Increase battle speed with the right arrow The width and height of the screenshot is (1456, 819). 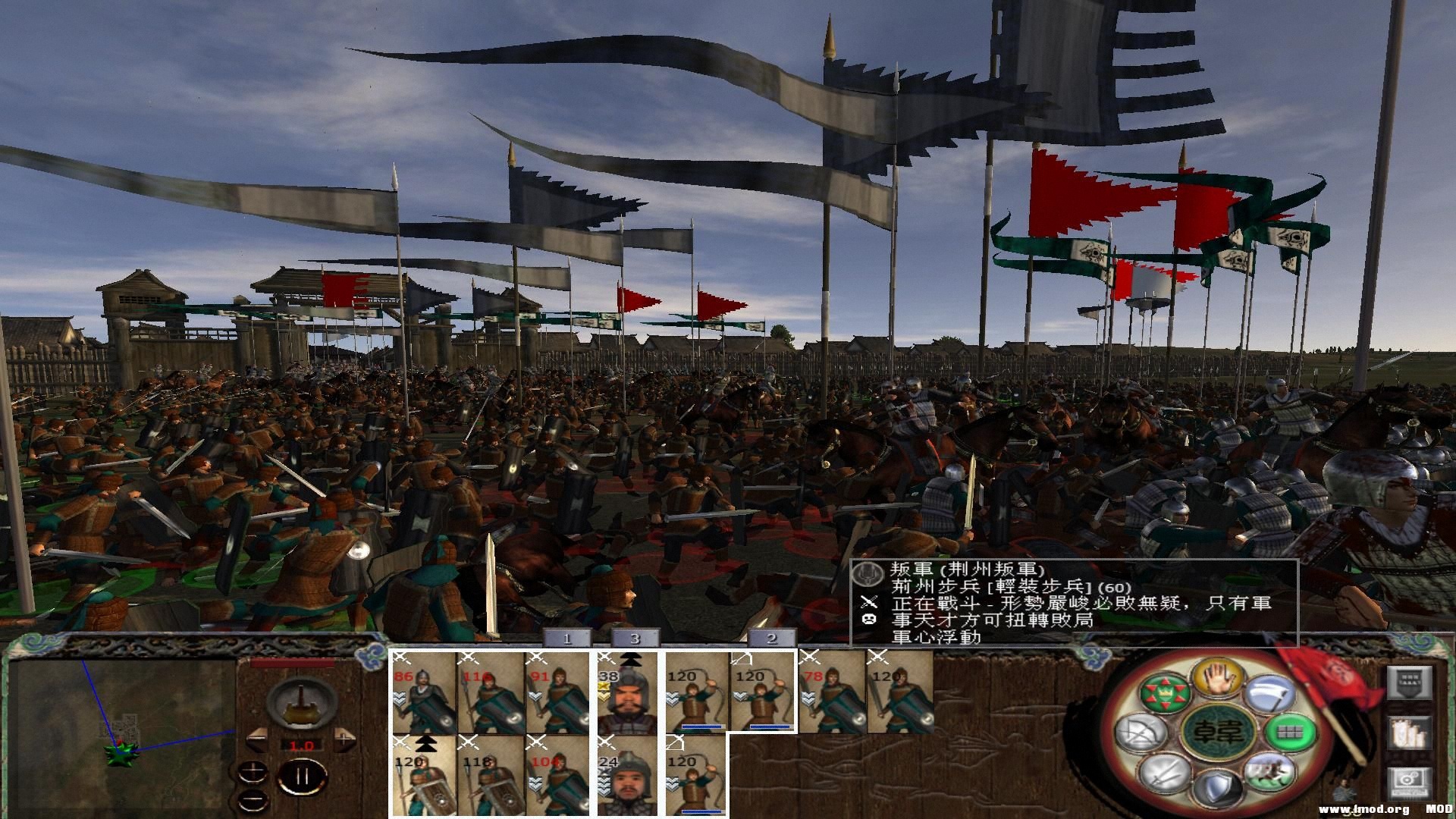pyautogui.click(x=344, y=739)
